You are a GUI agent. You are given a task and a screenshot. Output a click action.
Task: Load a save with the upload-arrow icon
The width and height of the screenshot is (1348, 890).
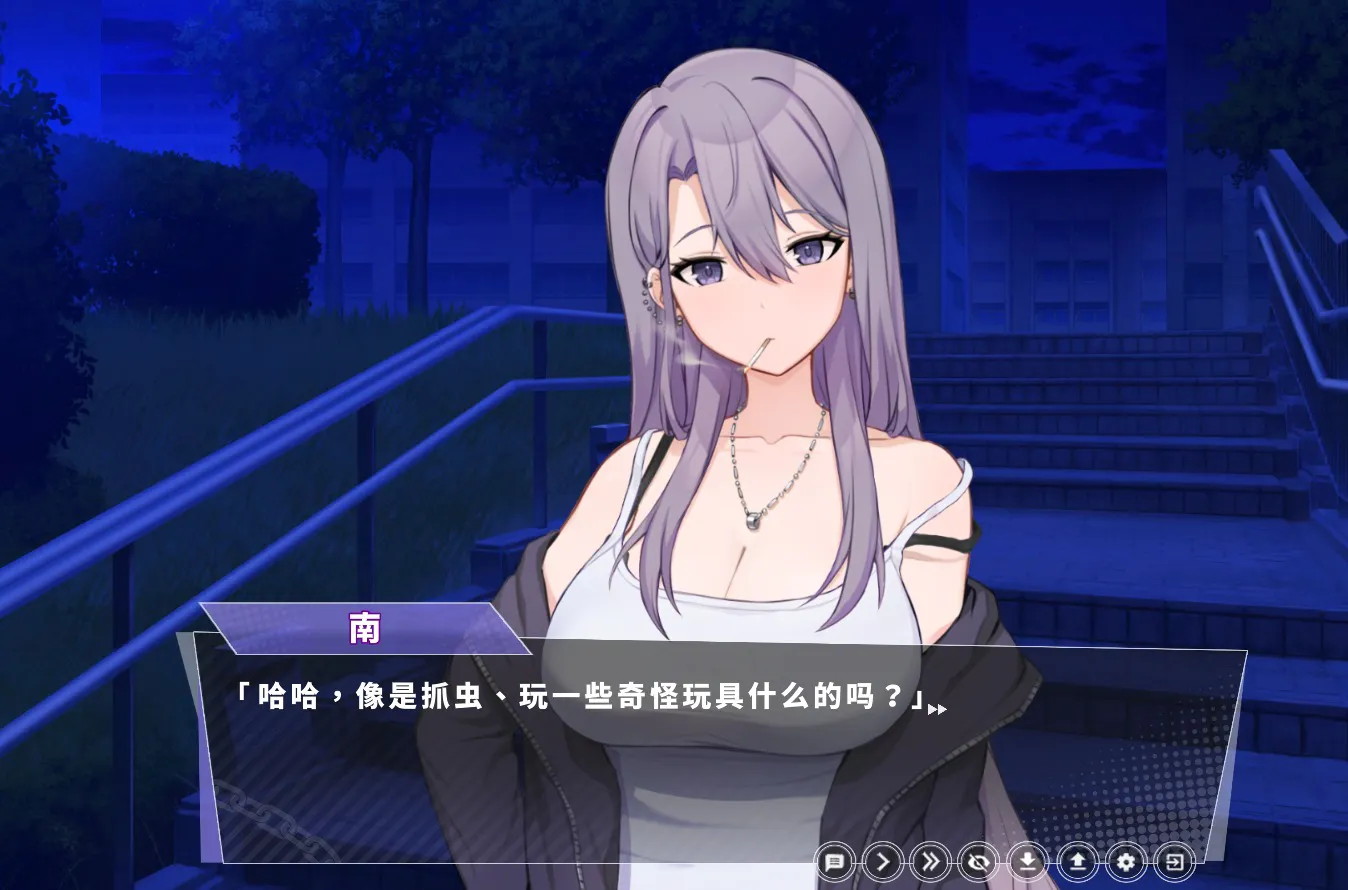point(1077,861)
